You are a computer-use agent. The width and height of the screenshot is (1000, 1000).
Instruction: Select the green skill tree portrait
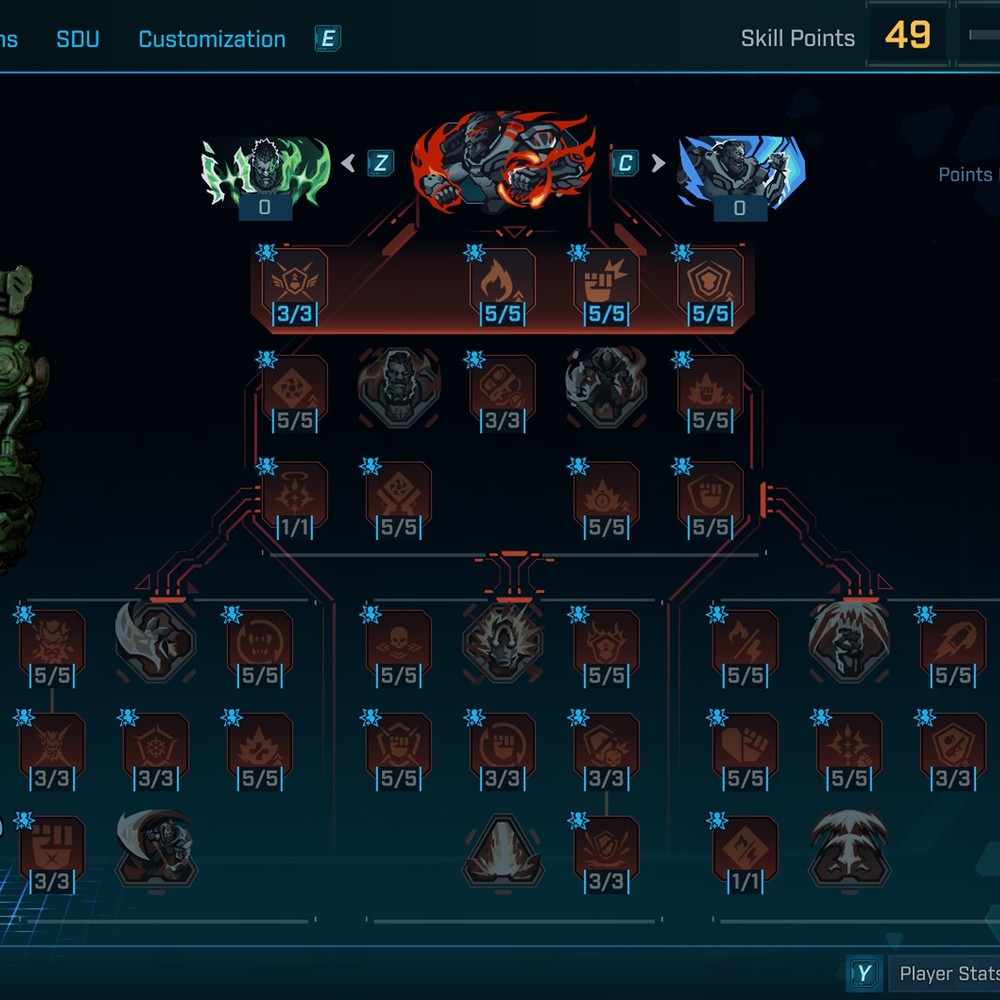265,172
